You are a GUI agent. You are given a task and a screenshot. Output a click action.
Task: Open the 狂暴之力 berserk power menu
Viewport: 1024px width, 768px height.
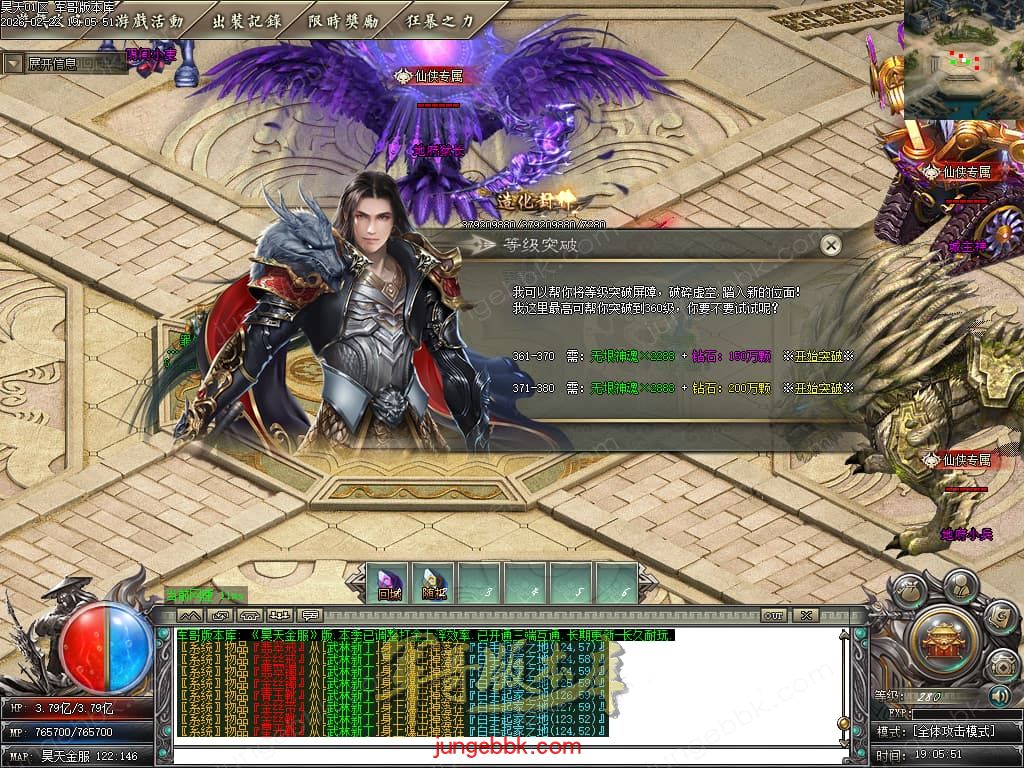pos(440,20)
